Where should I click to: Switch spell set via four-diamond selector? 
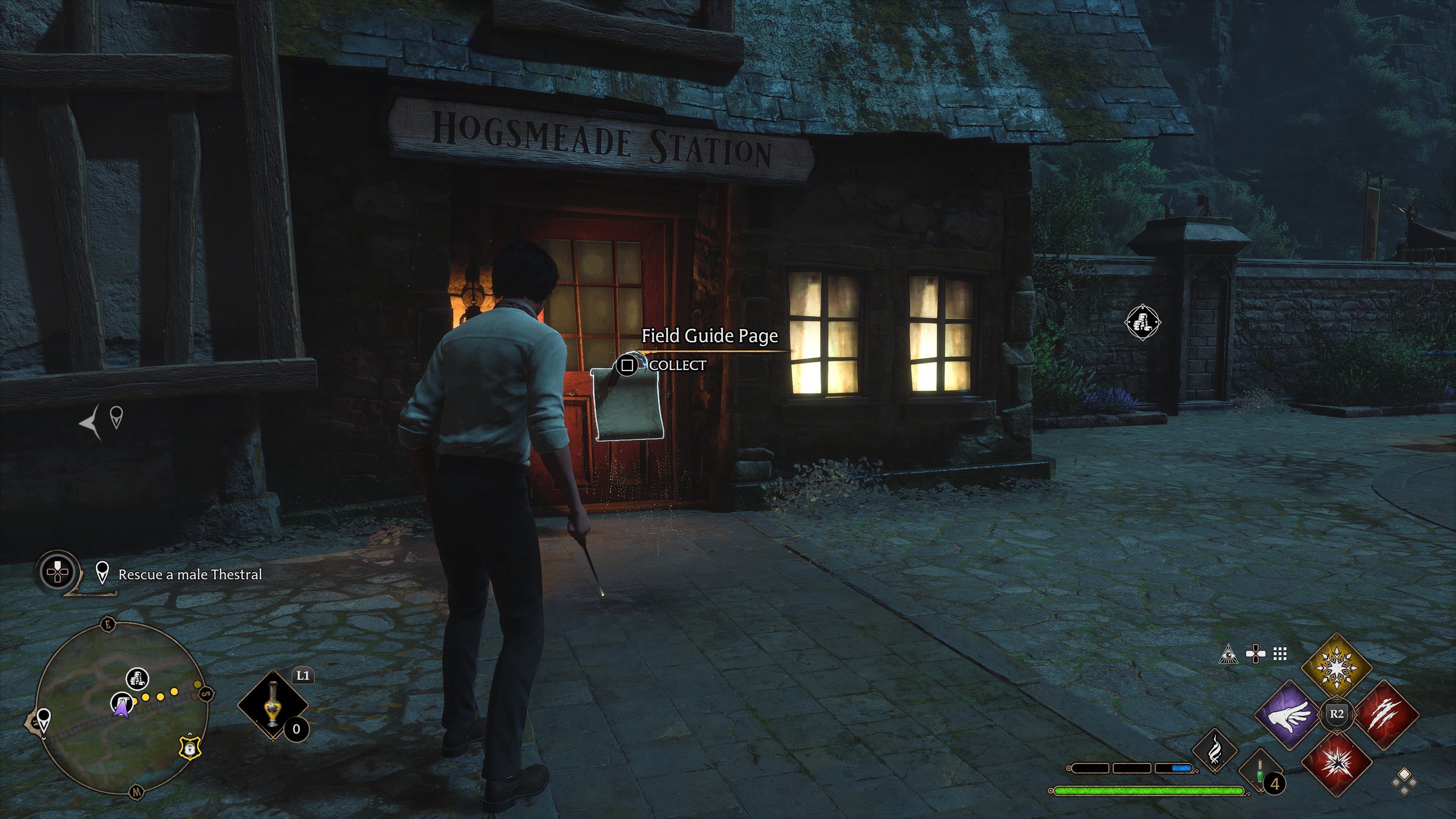pyautogui.click(x=1404, y=782)
